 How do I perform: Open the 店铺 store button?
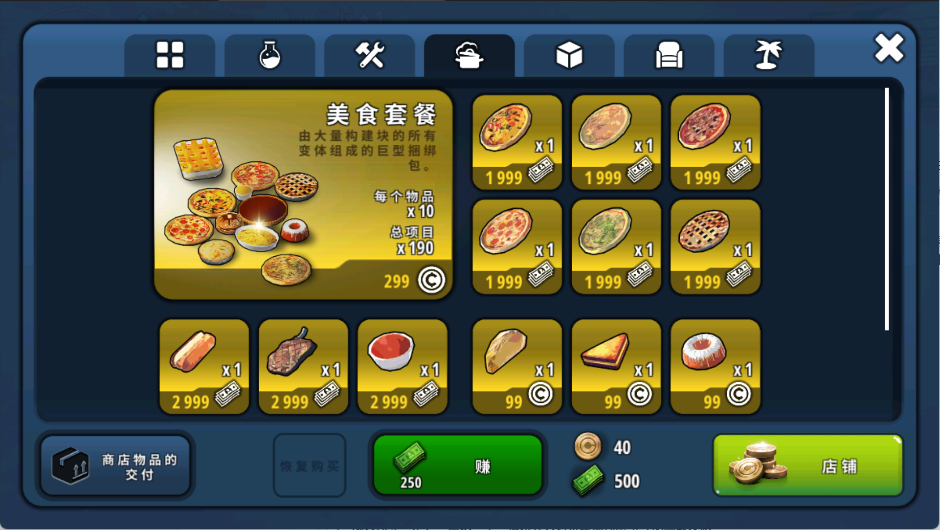tap(807, 465)
